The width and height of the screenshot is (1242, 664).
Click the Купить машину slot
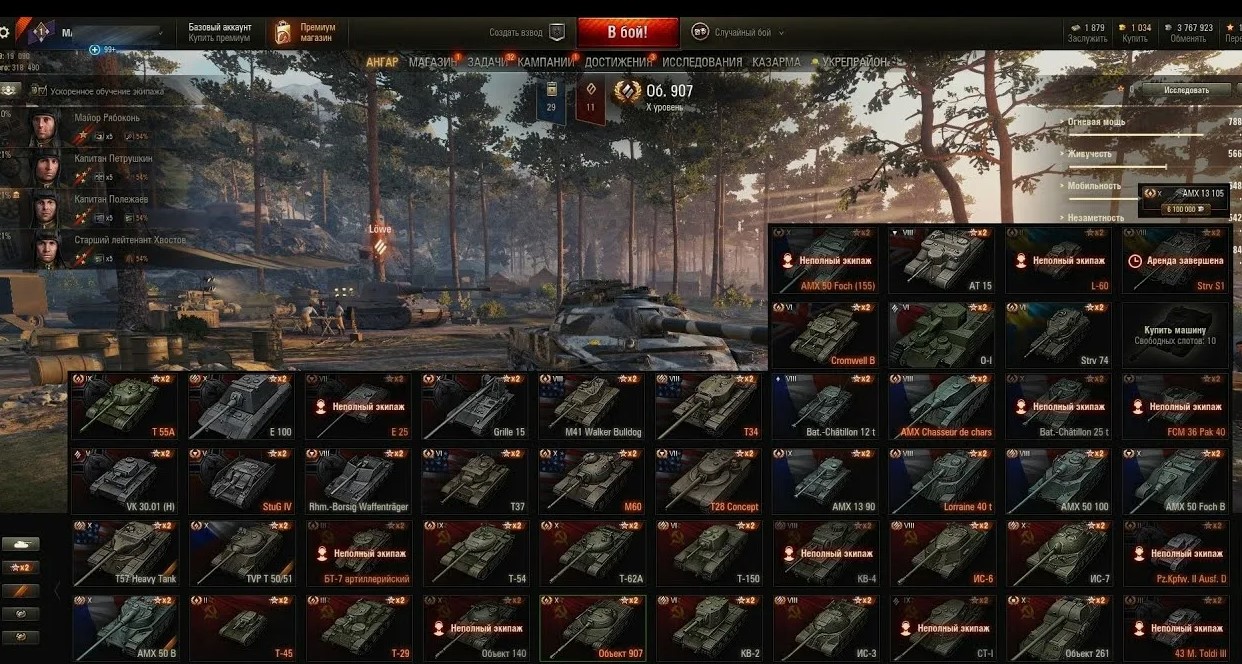pyautogui.click(x=1175, y=334)
